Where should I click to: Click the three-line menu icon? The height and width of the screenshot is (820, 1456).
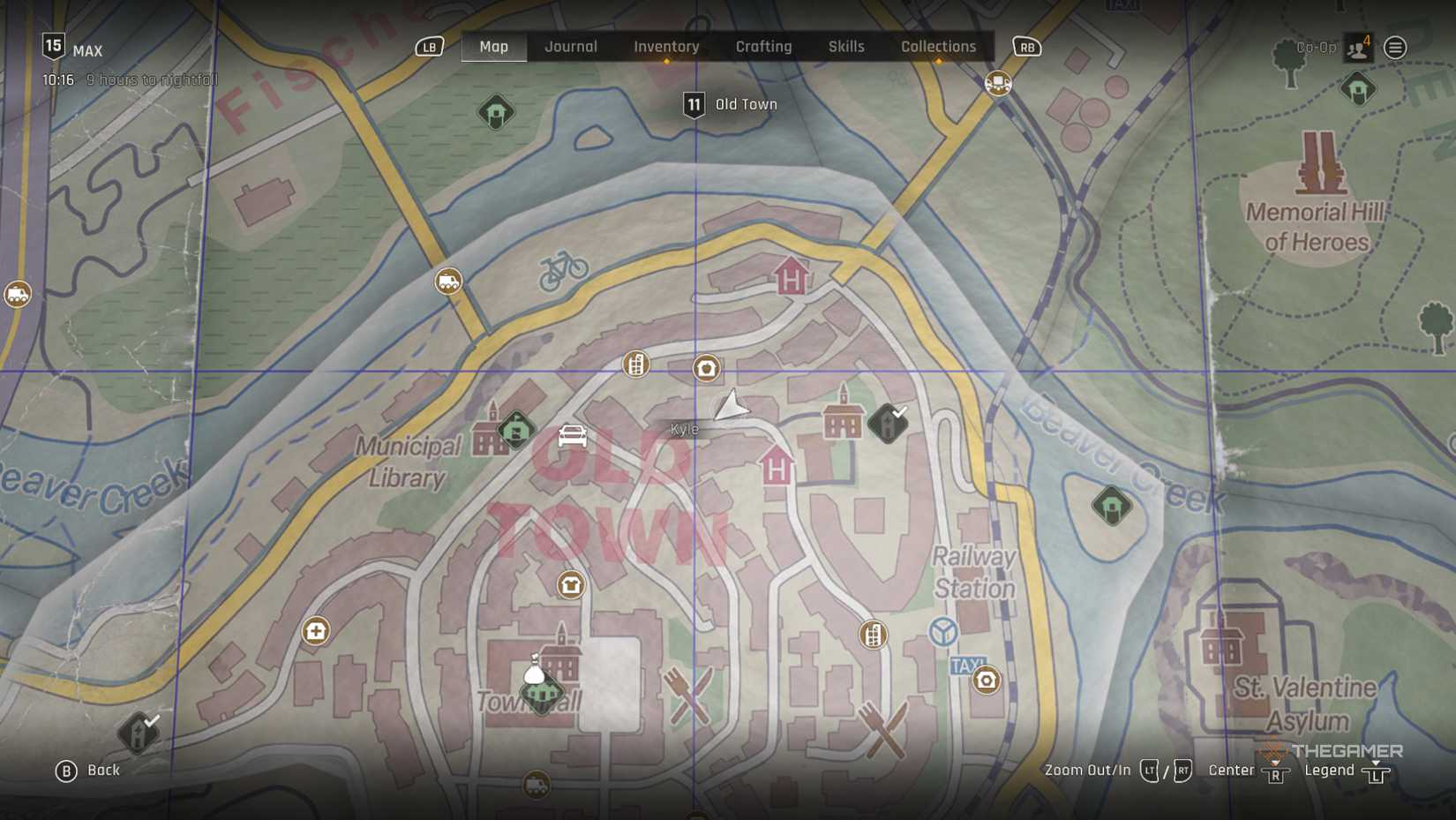pyautogui.click(x=1395, y=48)
